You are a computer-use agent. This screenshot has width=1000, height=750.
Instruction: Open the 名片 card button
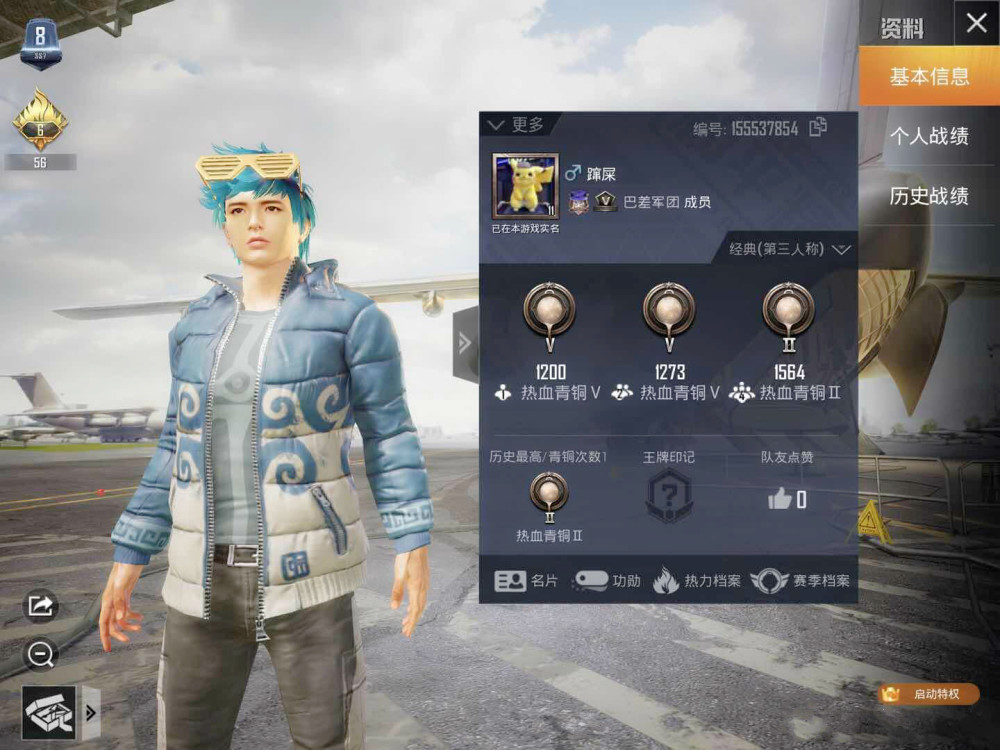(x=528, y=581)
